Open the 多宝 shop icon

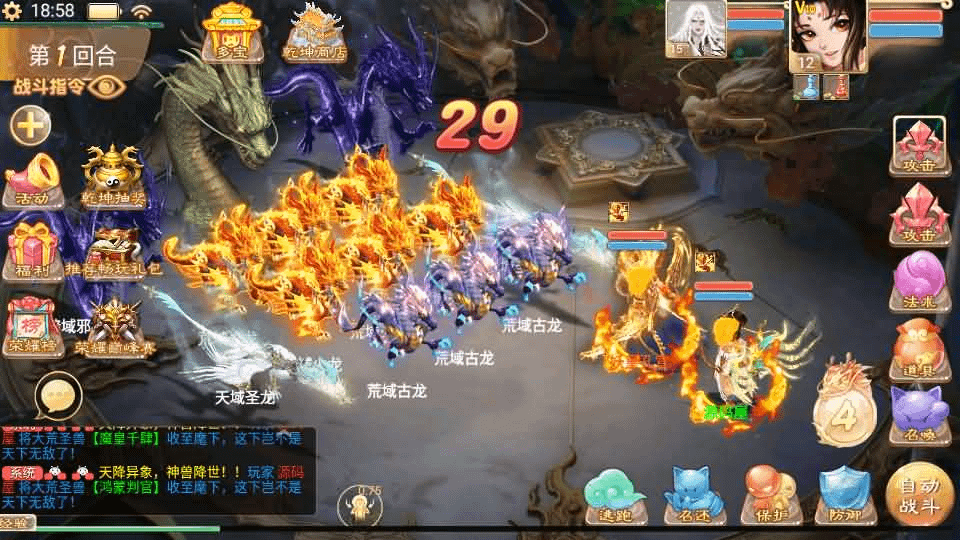[x=230, y=32]
